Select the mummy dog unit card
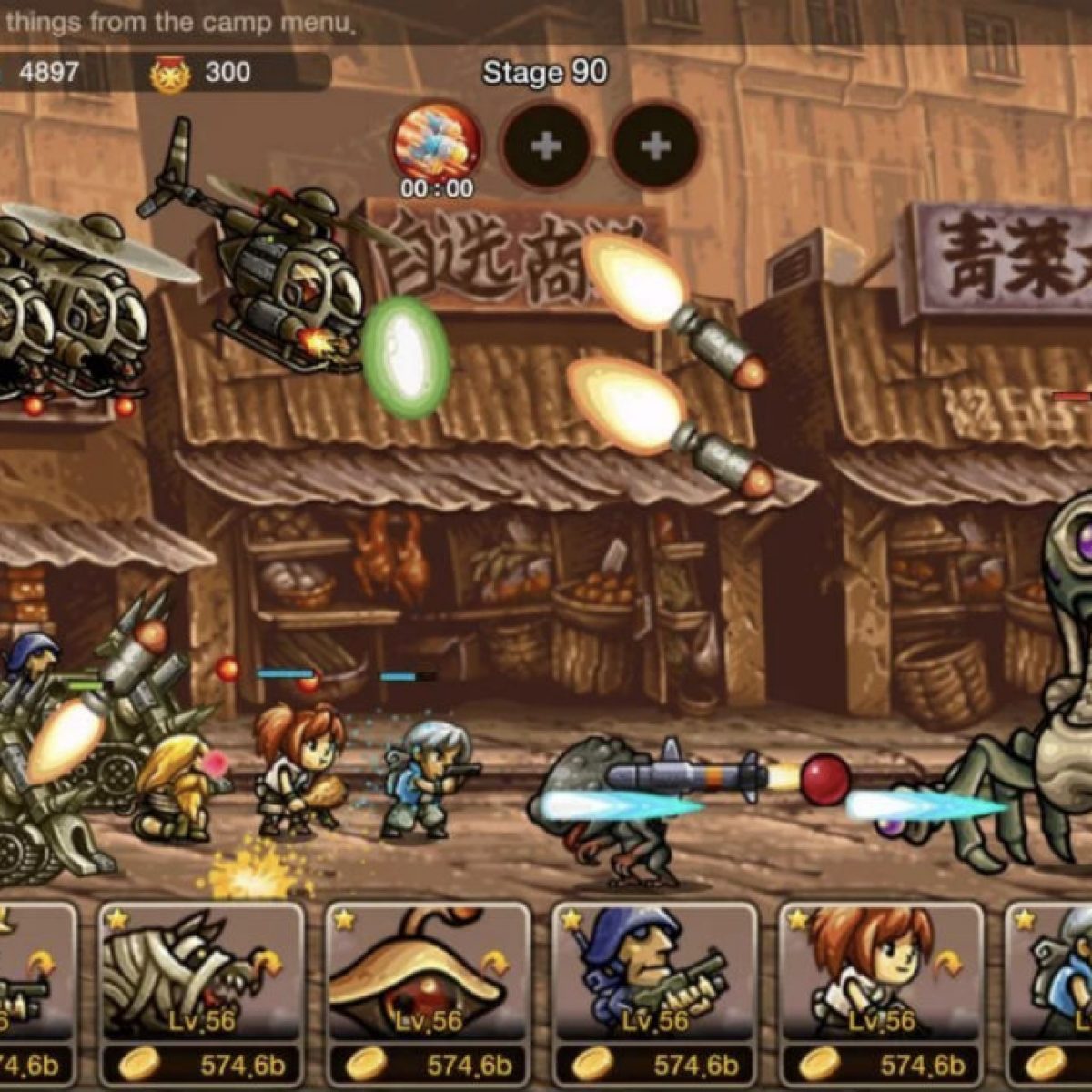The width and height of the screenshot is (1092, 1092). coord(200,974)
